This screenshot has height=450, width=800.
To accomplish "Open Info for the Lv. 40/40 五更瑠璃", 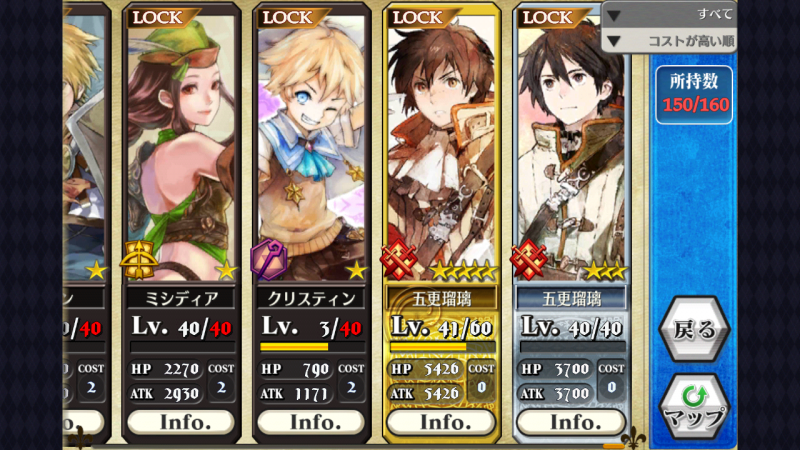I will tap(571, 421).
